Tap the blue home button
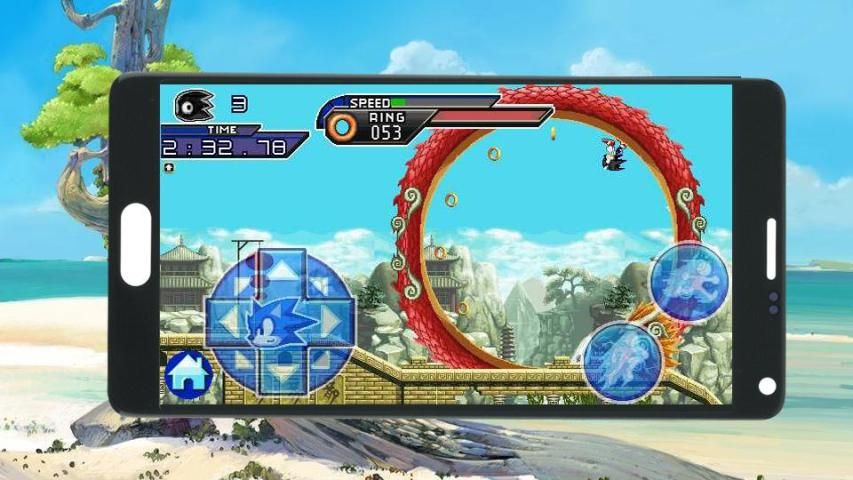 coord(189,374)
